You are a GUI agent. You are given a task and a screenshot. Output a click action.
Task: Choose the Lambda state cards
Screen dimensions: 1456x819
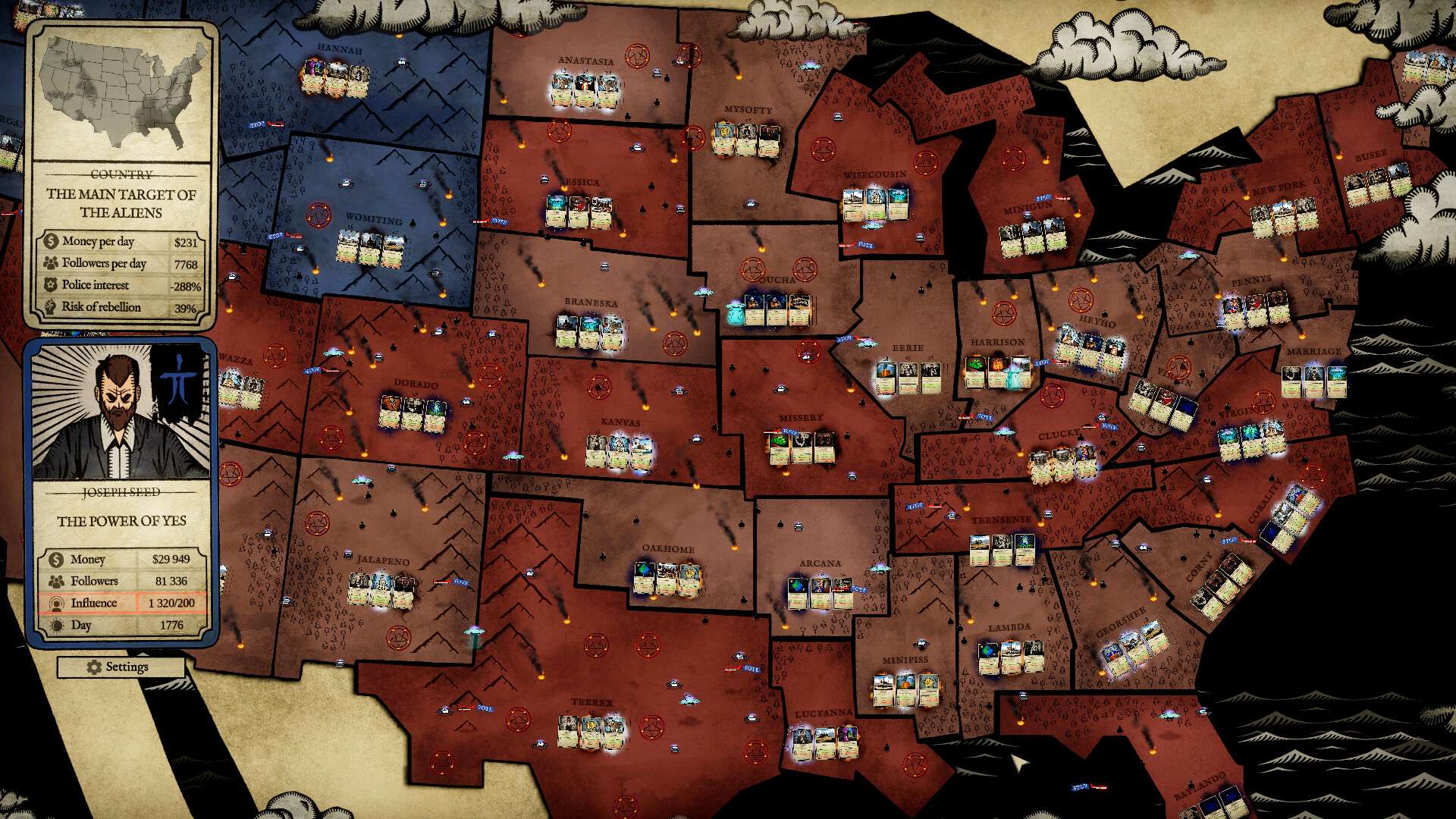1010,657
